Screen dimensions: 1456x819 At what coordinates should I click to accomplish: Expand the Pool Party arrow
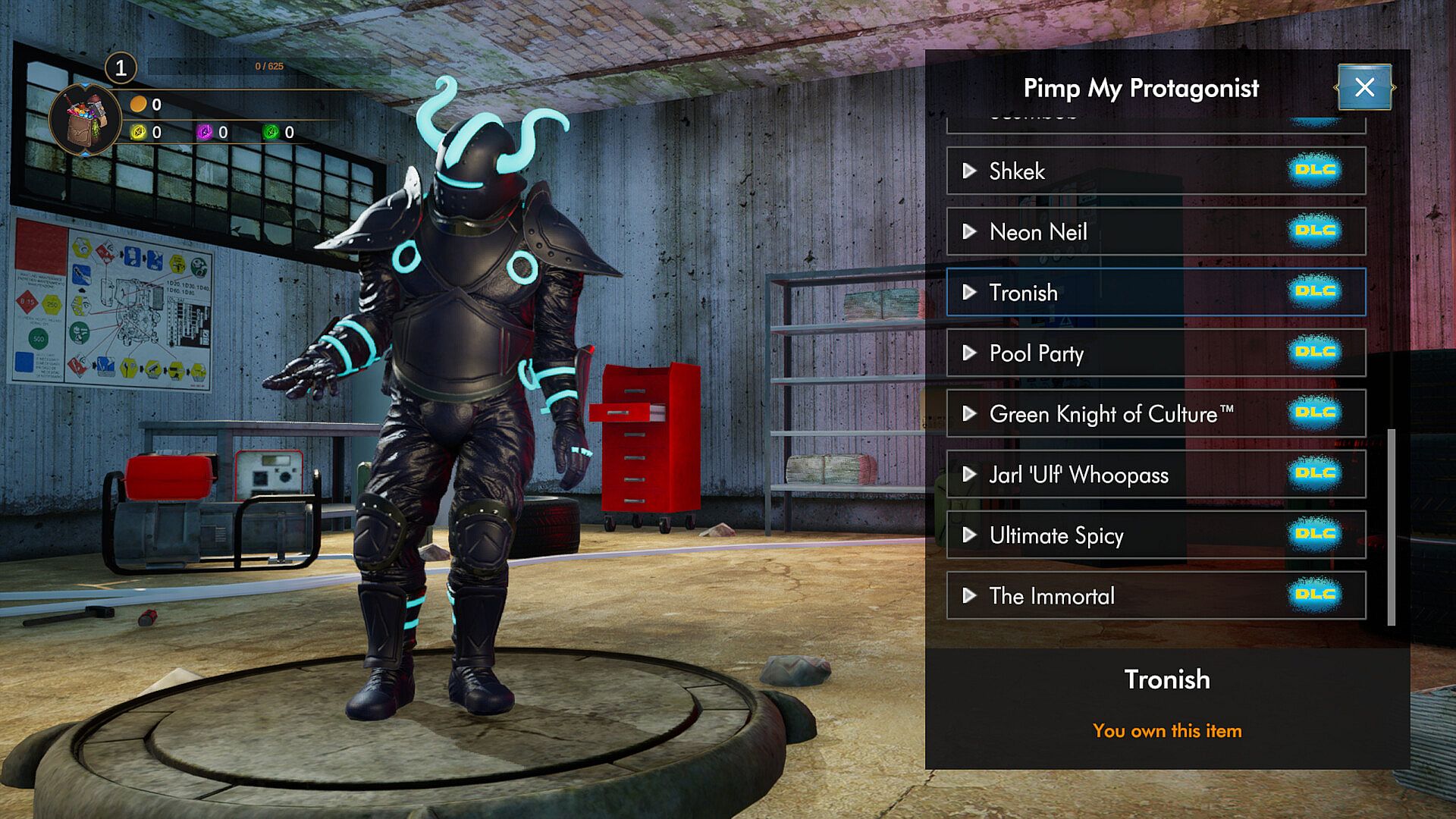tap(969, 353)
